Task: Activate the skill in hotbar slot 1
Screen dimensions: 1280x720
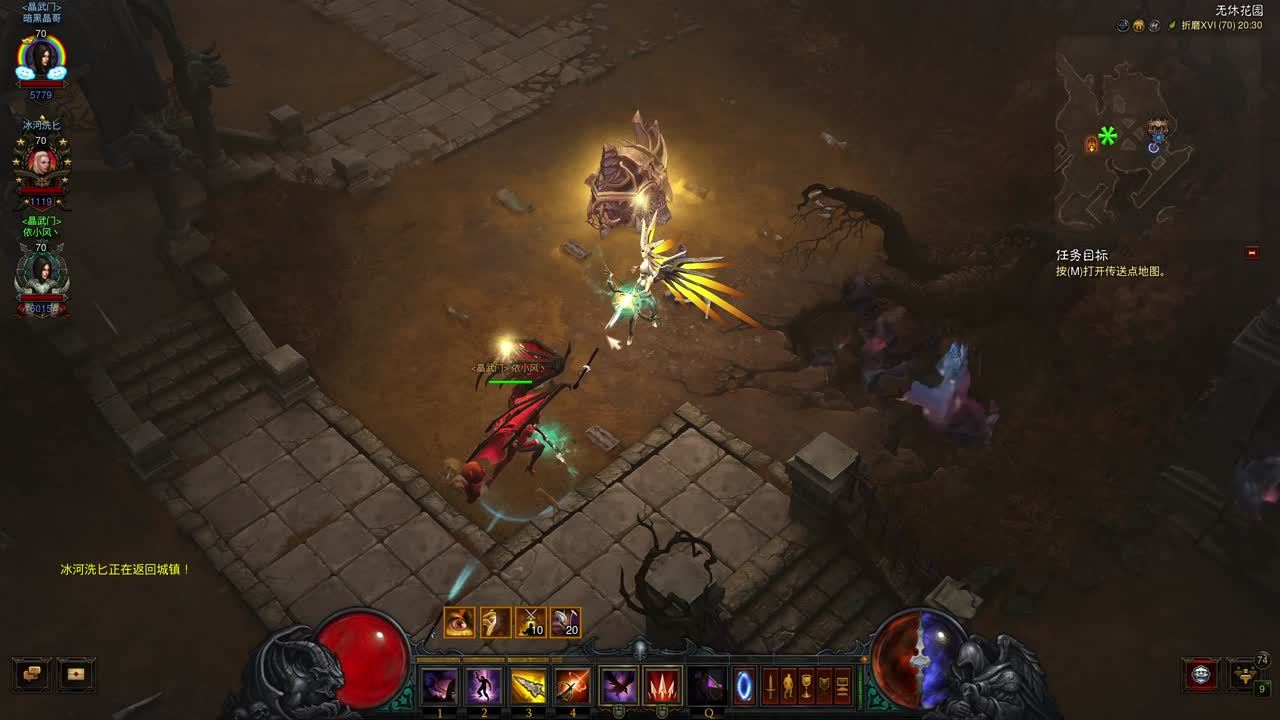Action: 440,686
